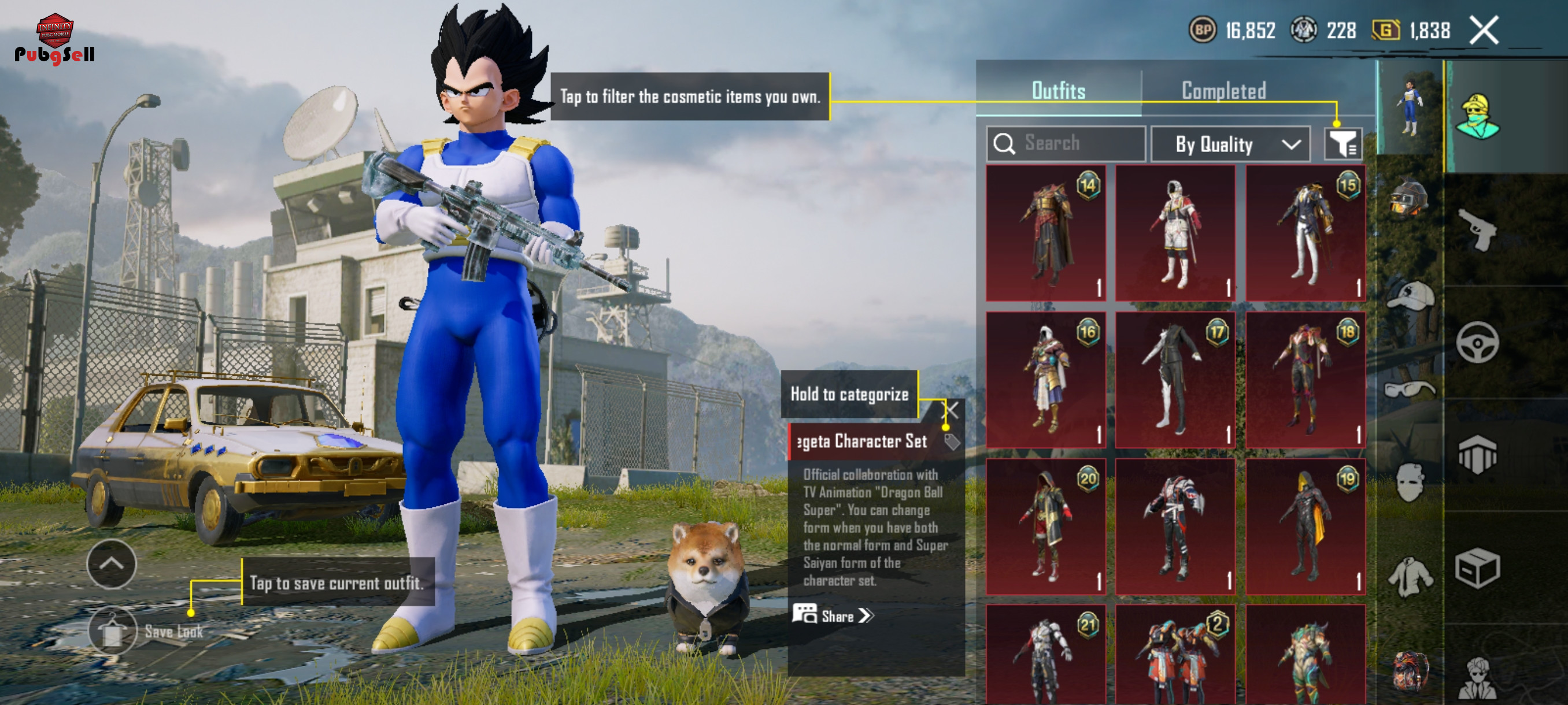The height and width of the screenshot is (705, 1568).
Task: Toggle the owned-items filter funnel icon
Action: point(1342,144)
